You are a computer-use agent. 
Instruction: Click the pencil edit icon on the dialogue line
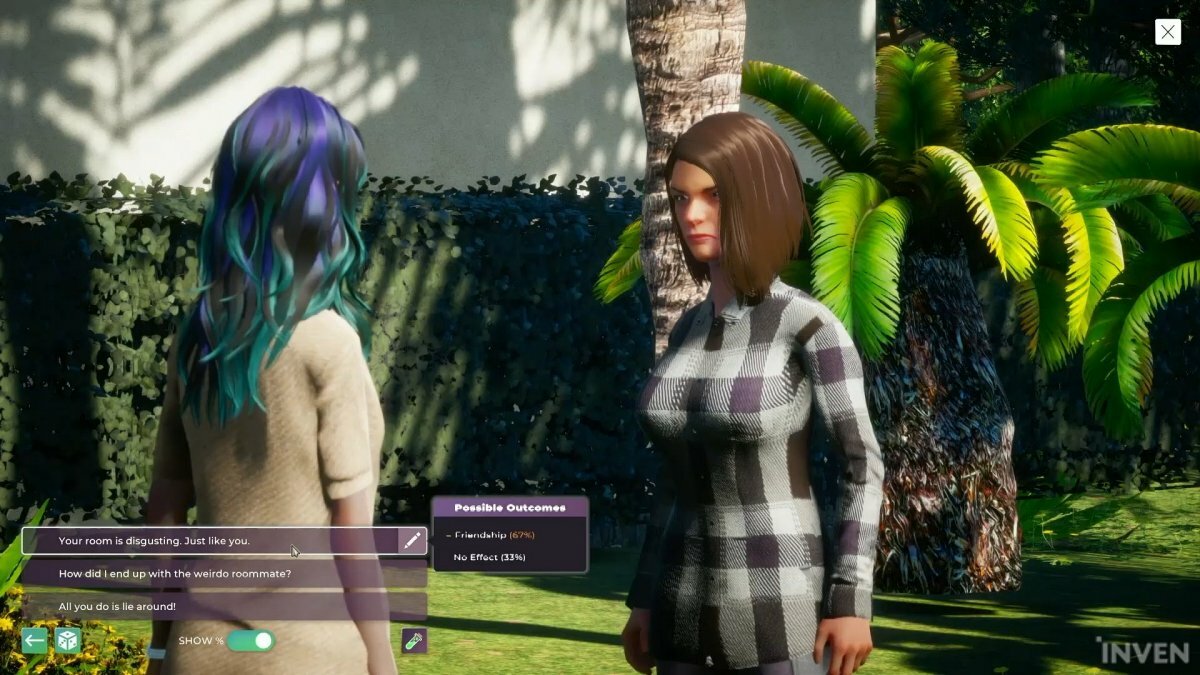click(412, 541)
